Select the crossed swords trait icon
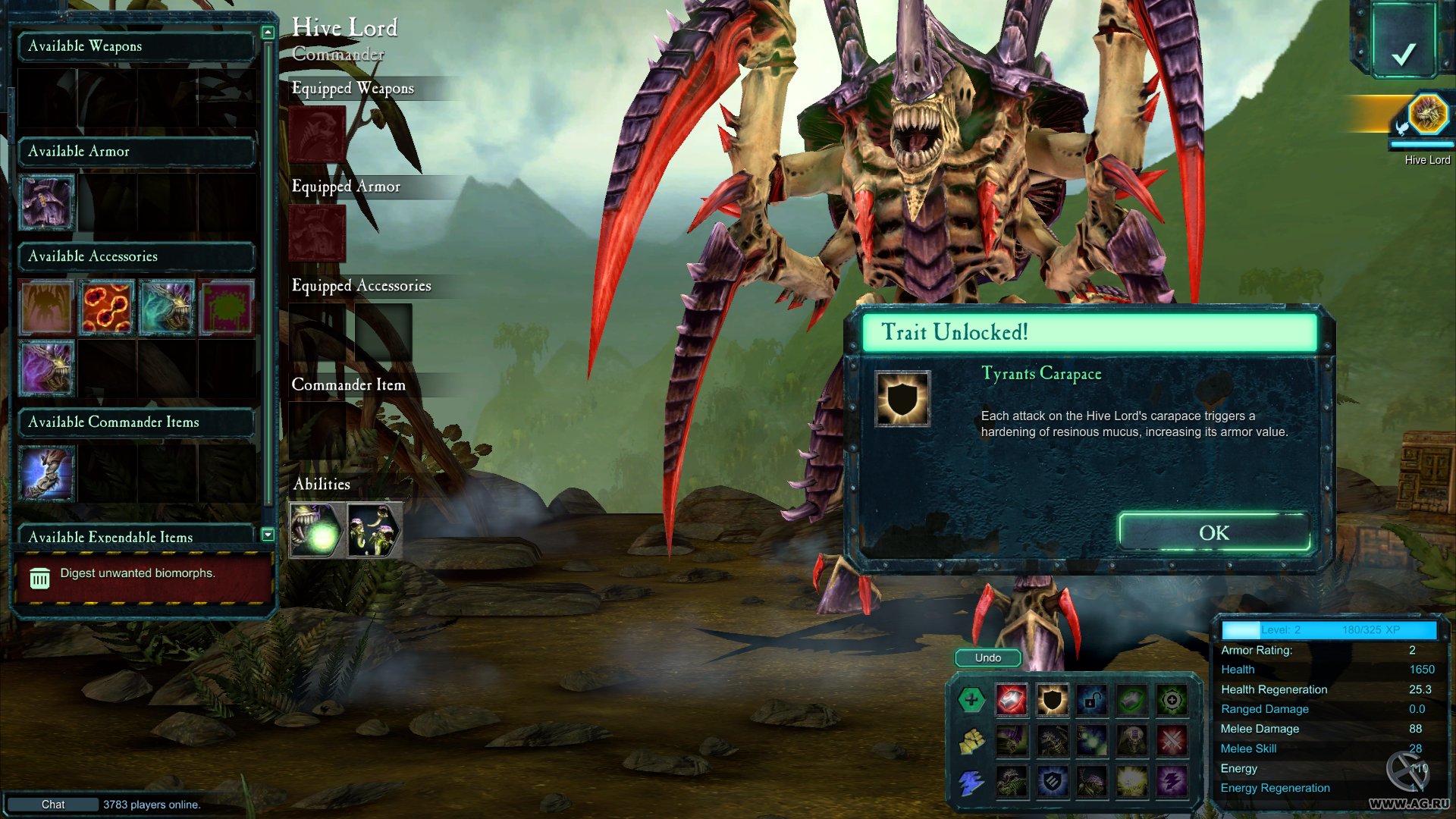The width and height of the screenshot is (1456, 819). 1172,740
